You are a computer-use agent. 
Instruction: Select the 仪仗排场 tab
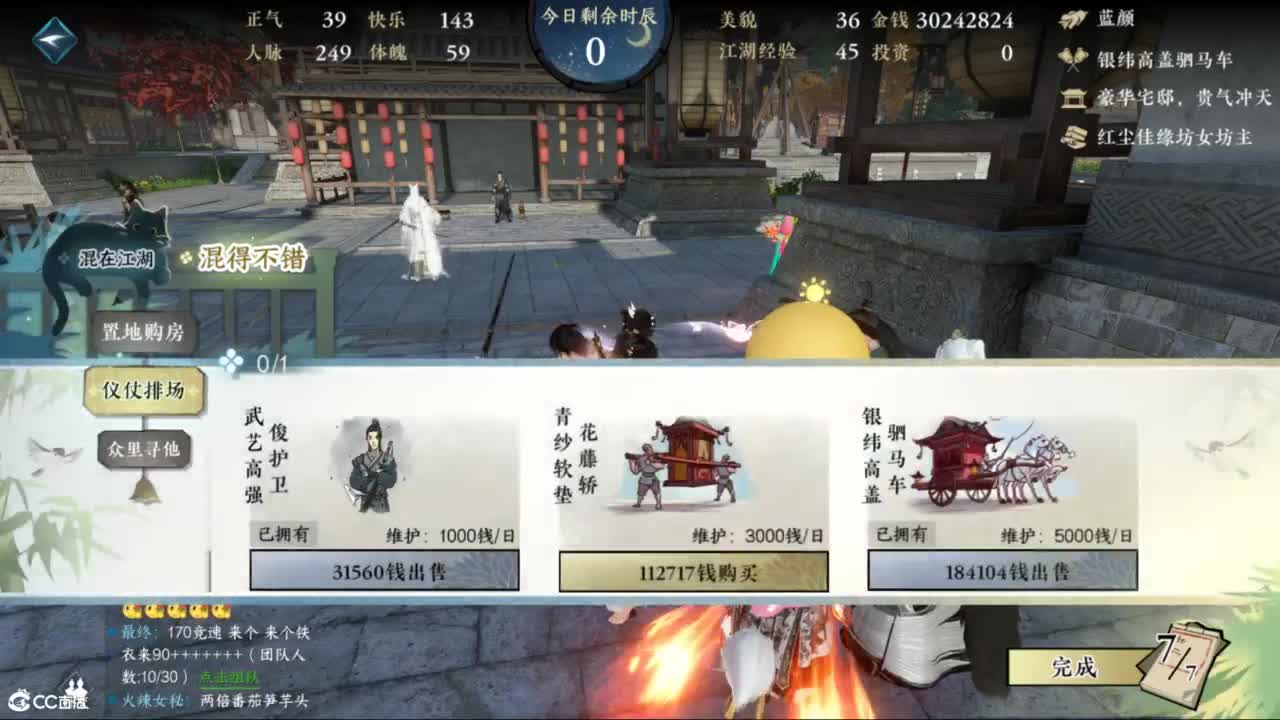(142, 392)
